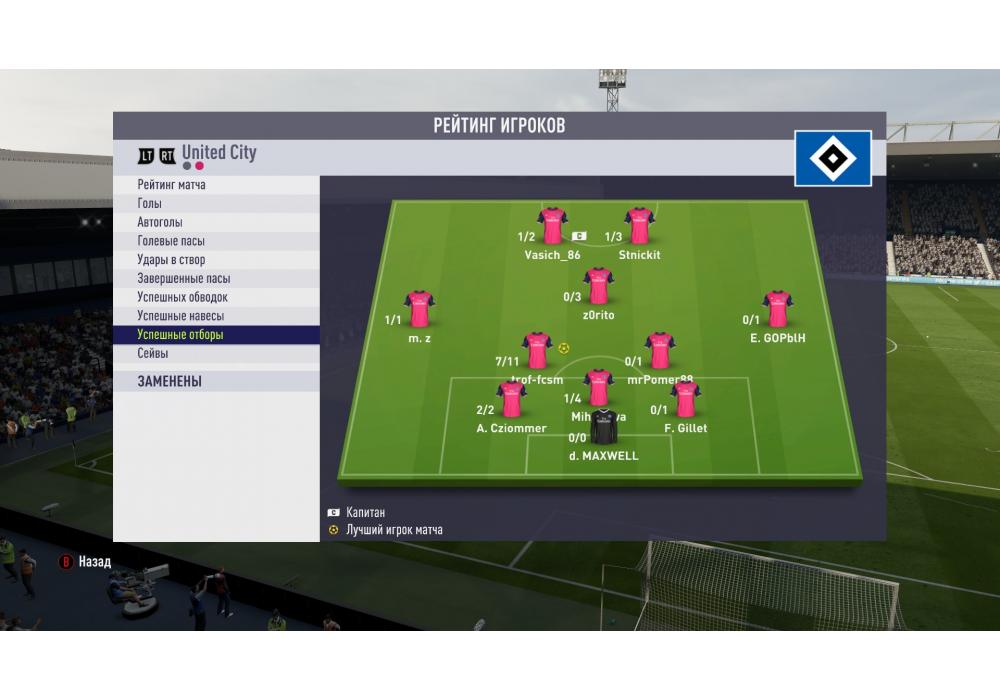This screenshot has height=700, width=1000.
Task: Select midfielder z0rito
Action: point(598,286)
